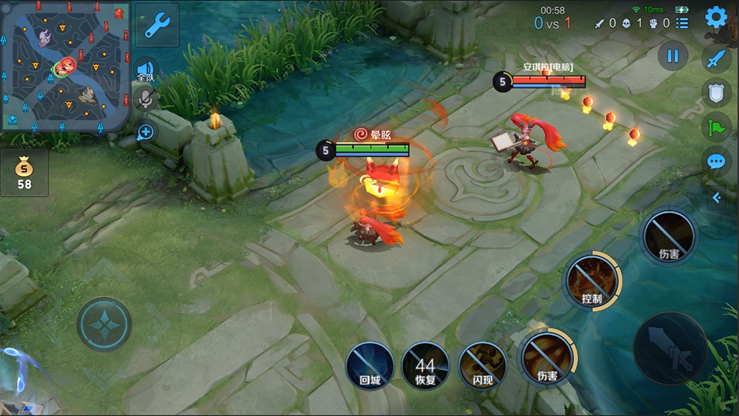Click the movement joystick
Viewport: 739px width, 416px height.
click(104, 325)
